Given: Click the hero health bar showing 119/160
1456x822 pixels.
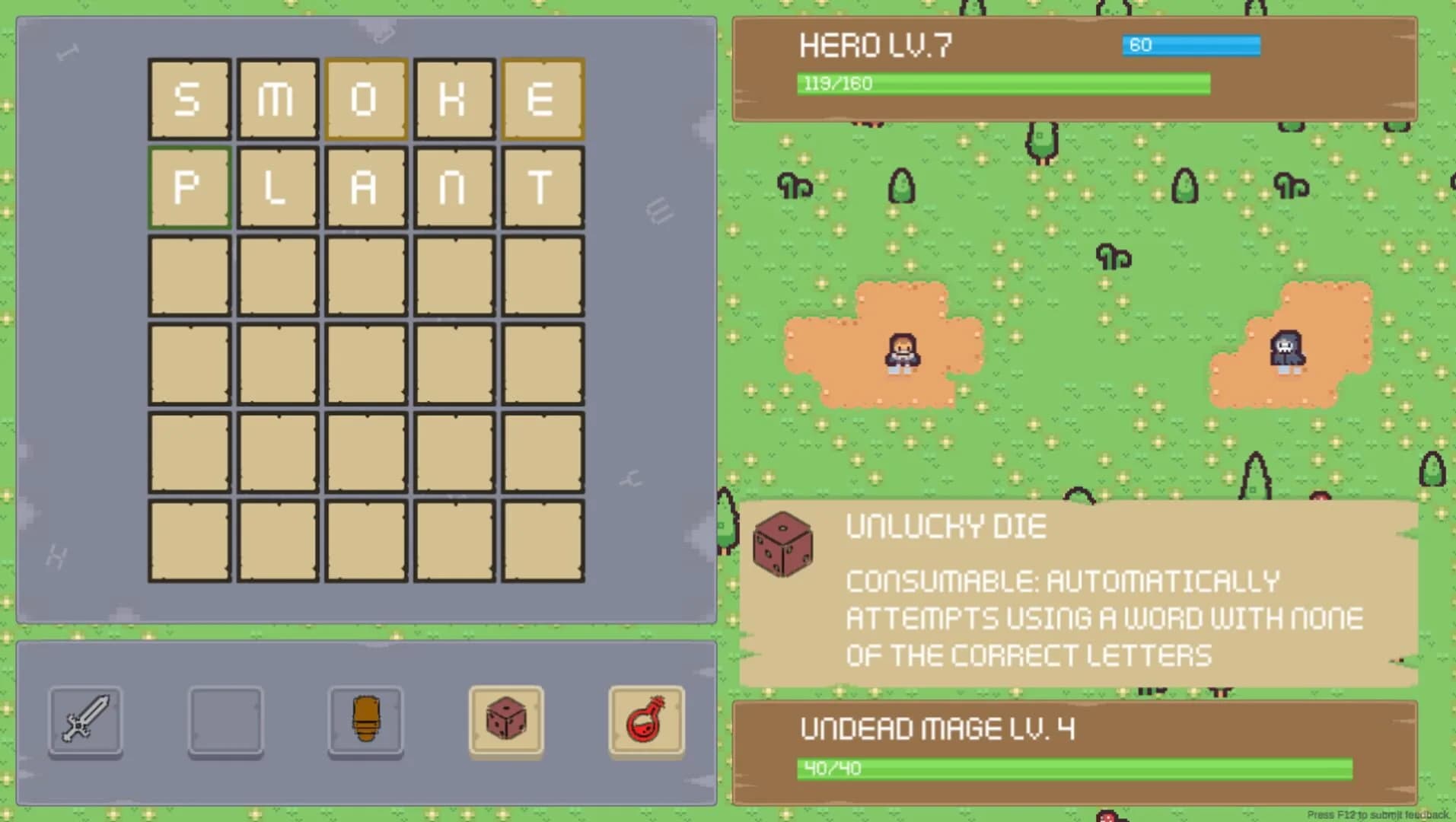Looking at the screenshot, I should click(1003, 84).
